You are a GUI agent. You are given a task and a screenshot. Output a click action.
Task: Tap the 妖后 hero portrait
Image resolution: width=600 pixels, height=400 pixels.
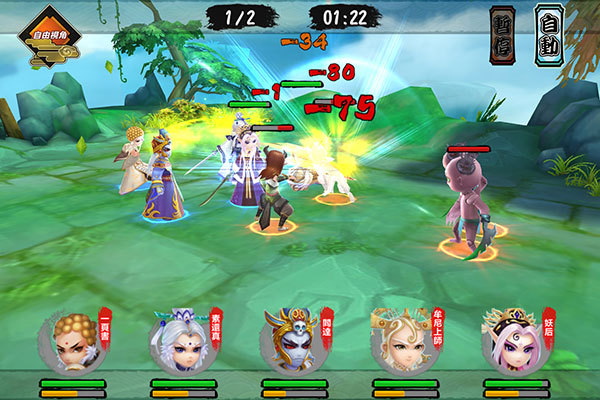click(515, 342)
